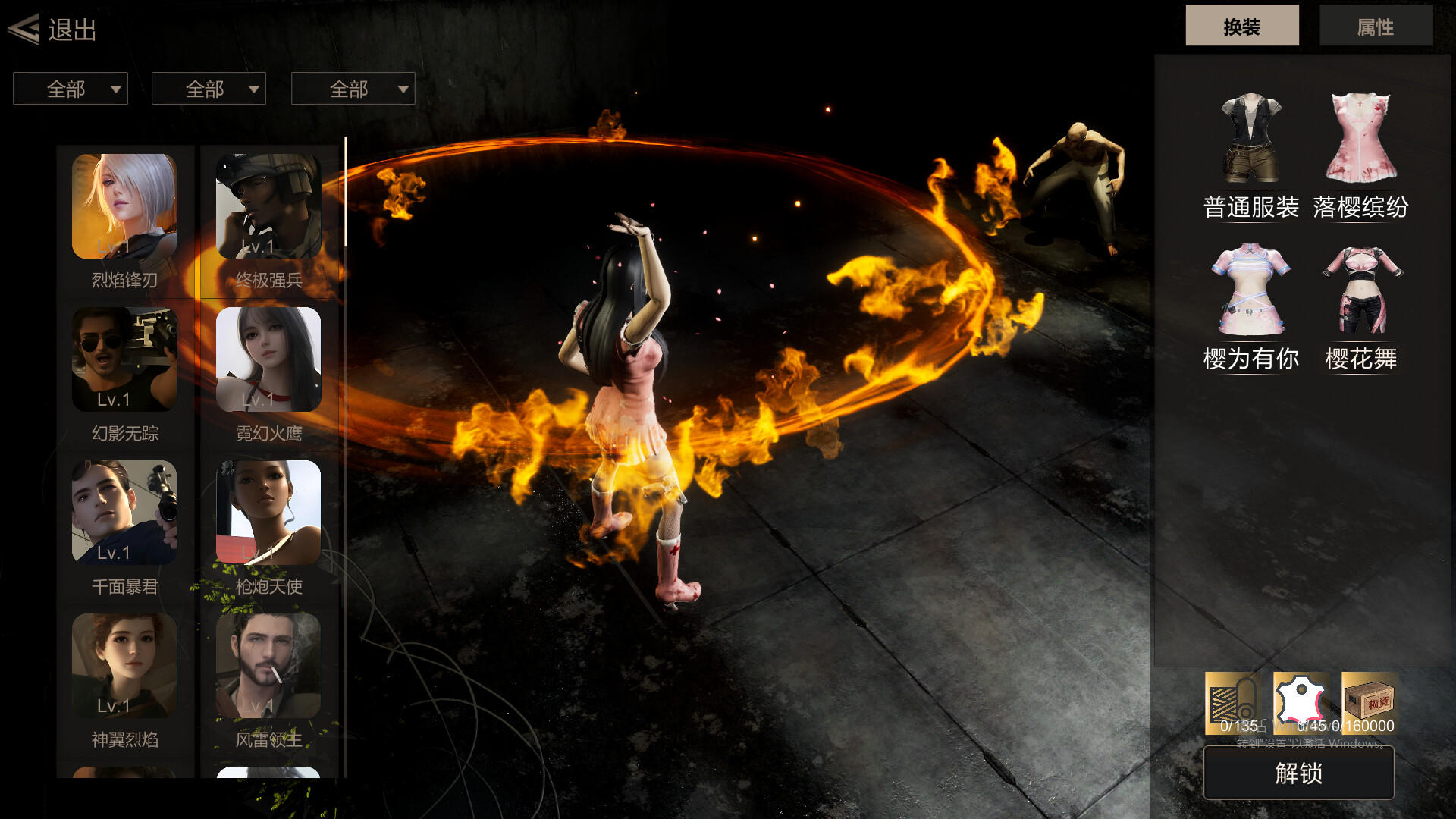Screen dimensions: 1456x819
Task: Open the 属性 tab
Action: point(1375,27)
